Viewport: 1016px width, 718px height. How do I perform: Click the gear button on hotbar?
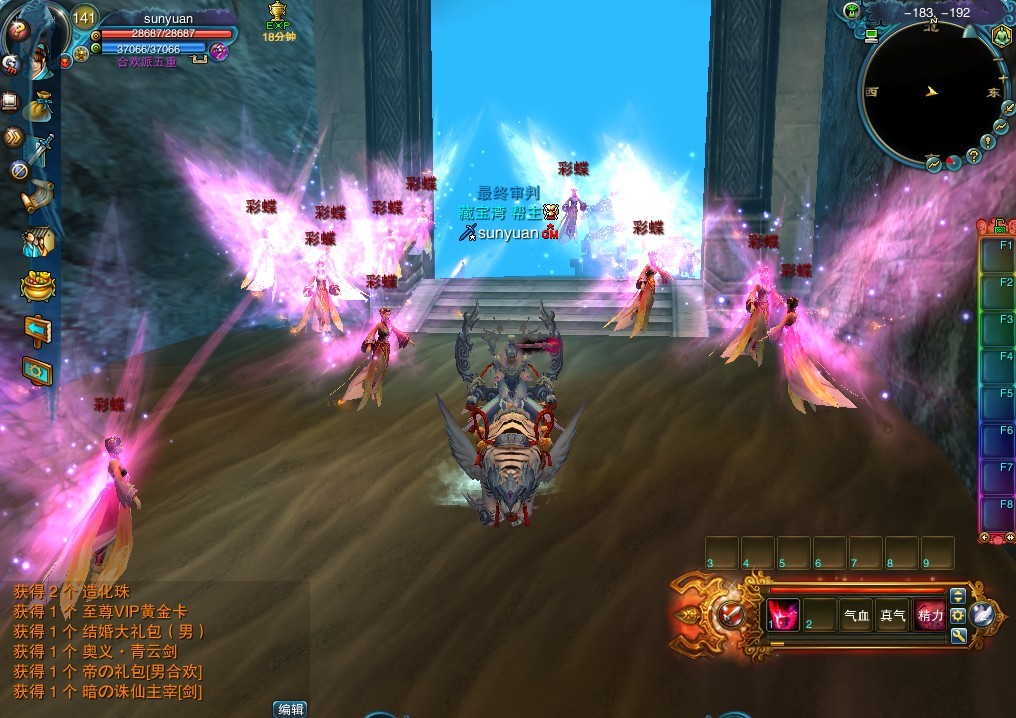tap(957, 615)
